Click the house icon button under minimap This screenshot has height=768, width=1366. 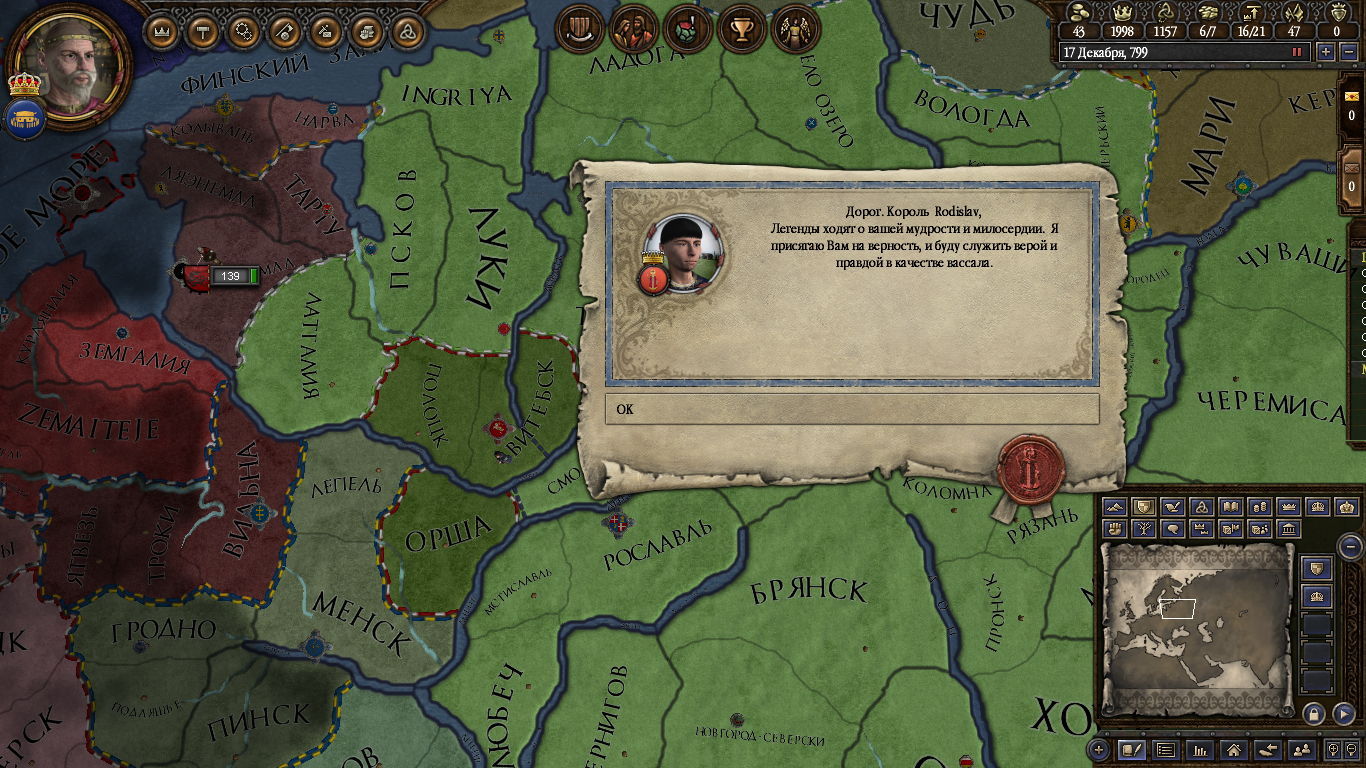1234,749
